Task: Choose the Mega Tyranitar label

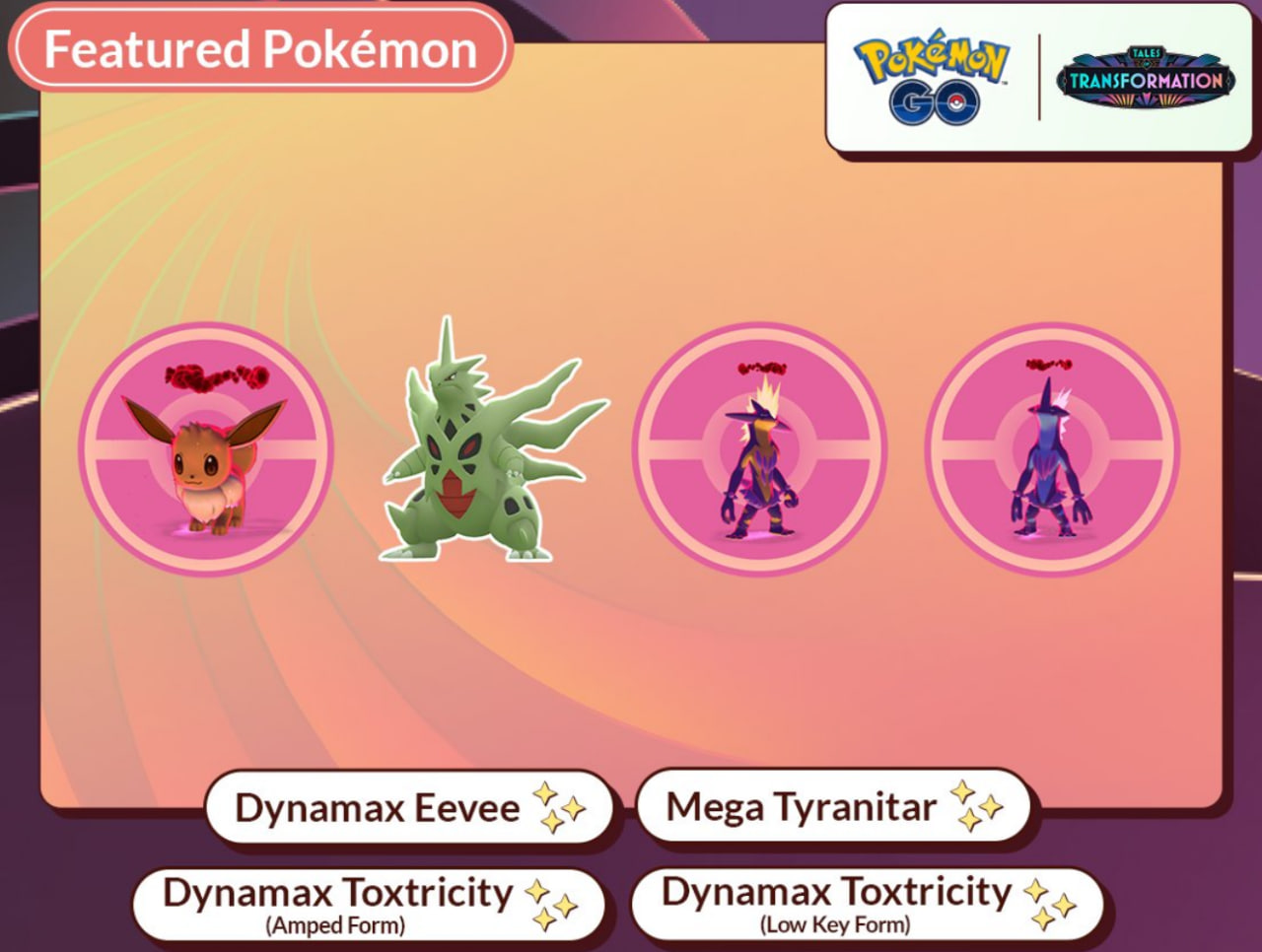Action: pos(802,807)
